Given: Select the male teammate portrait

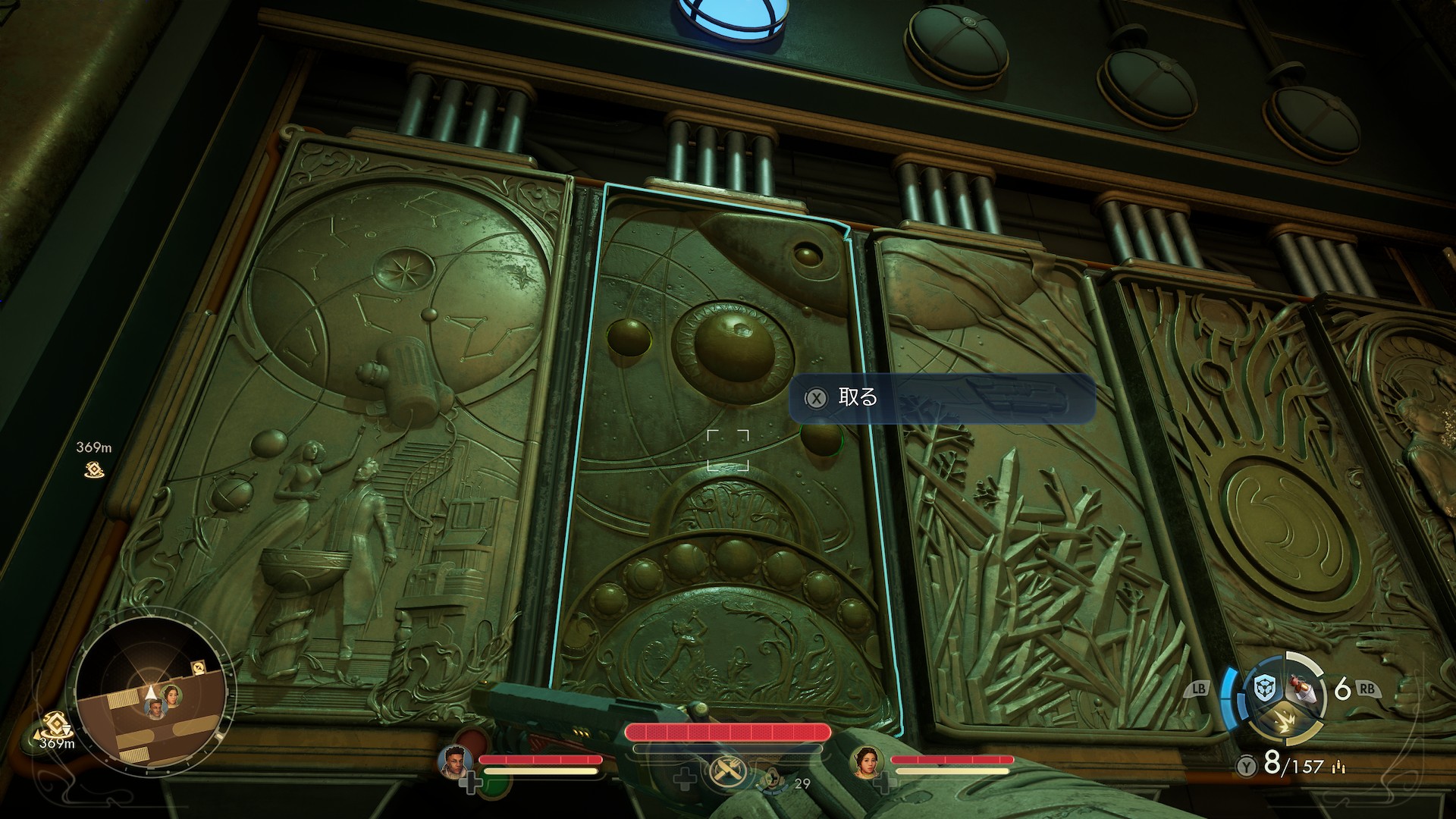Looking at the screenshot, I should coord(456,761).
